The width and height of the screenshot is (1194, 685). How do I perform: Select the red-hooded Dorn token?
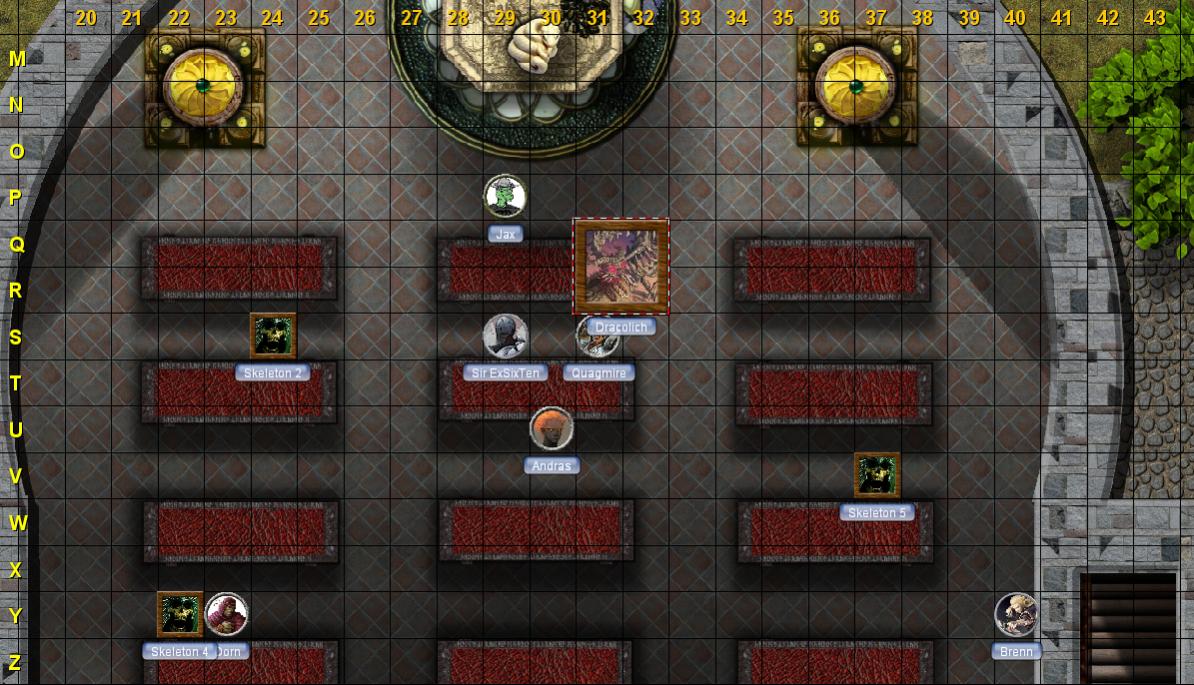pyautogui.click(x=227, y=614)
